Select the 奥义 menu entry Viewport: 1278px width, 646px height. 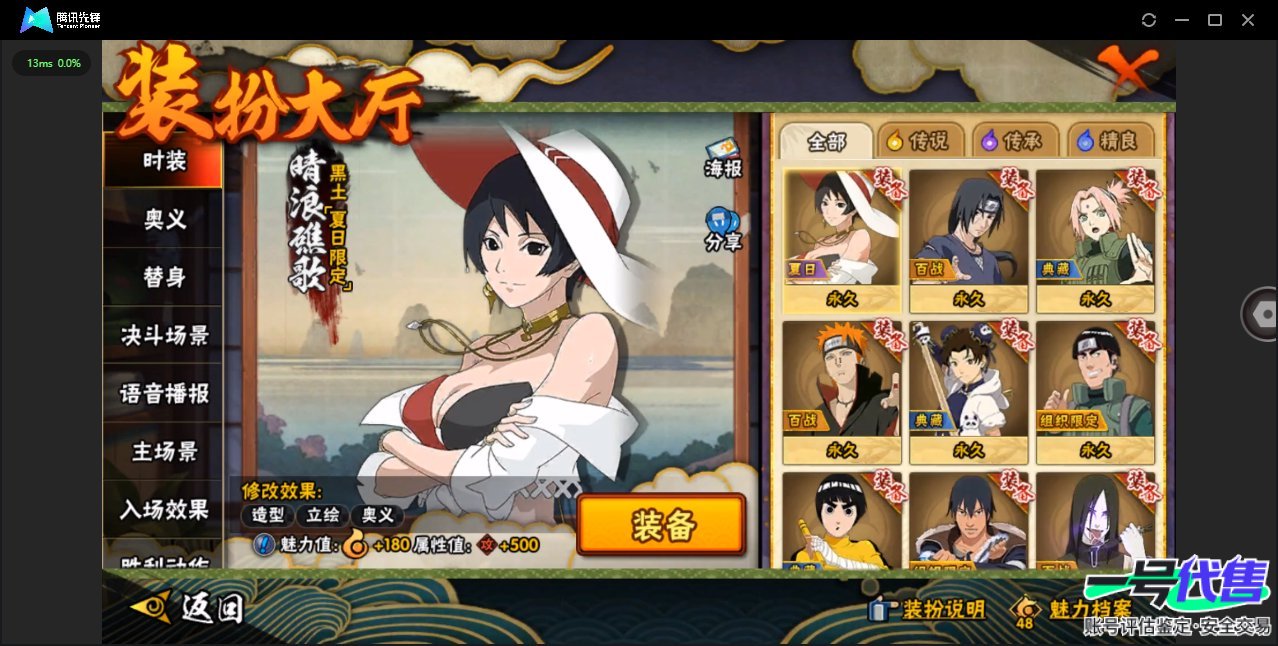(164, 219)
